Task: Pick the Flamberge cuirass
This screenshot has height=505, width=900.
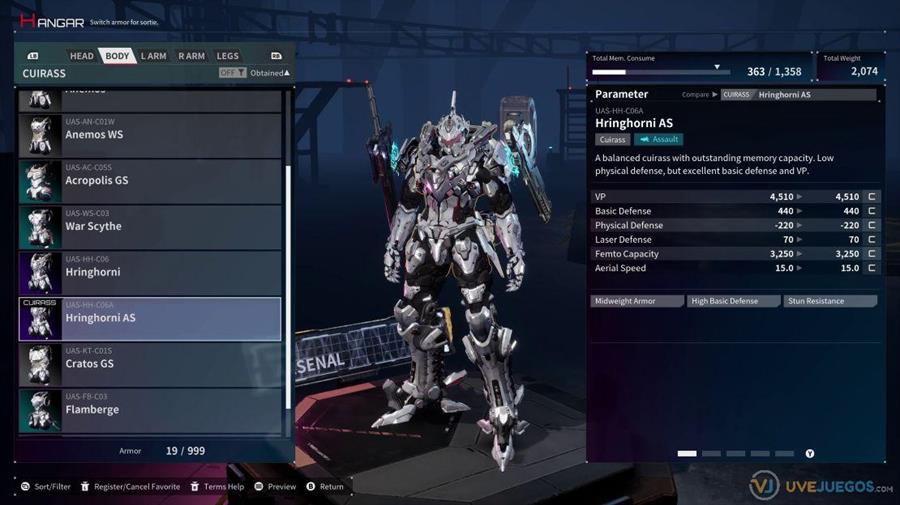Action: pyautogui.click(x=150, y=410)
